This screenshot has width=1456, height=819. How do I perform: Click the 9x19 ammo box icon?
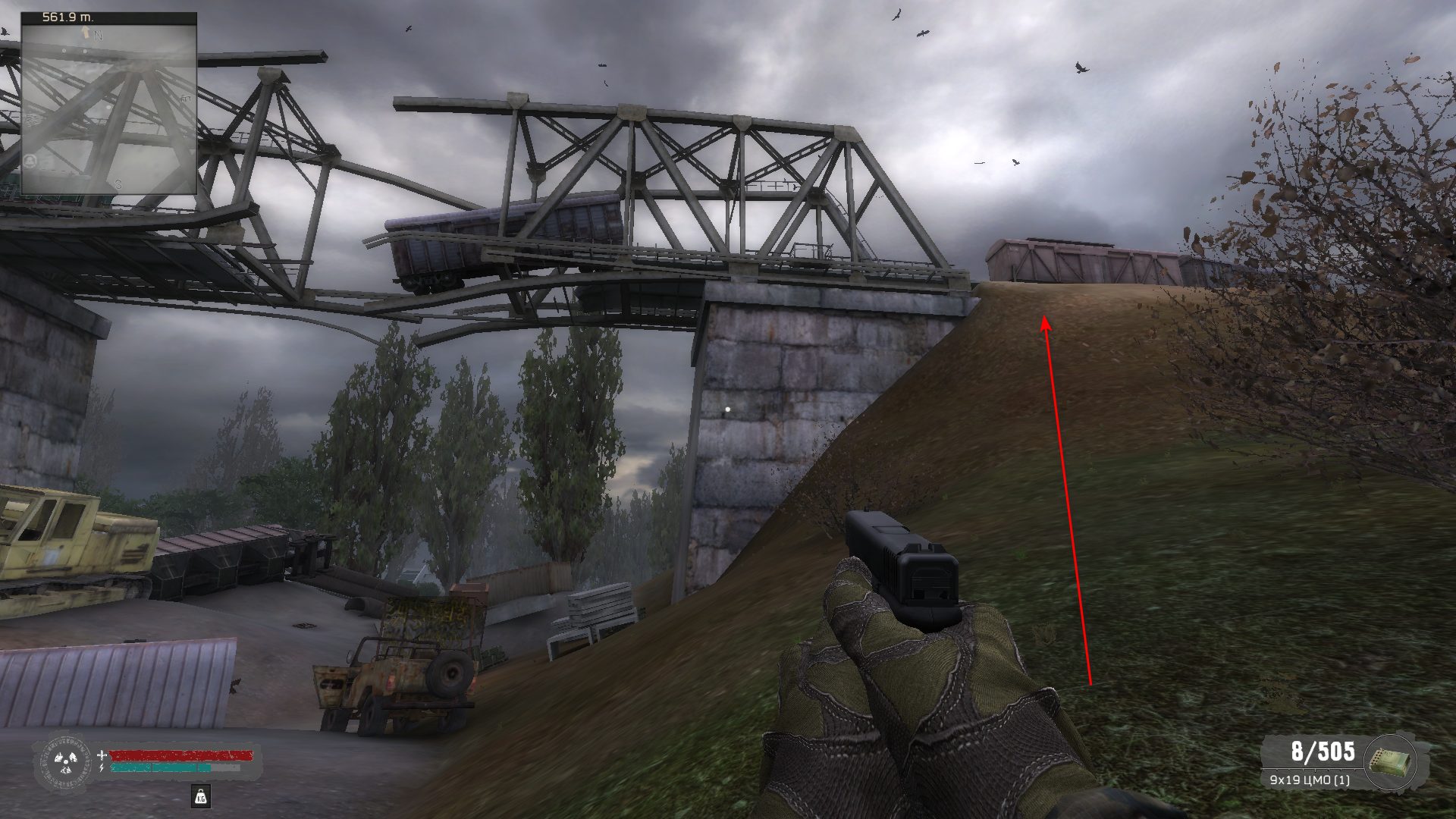[1391, 762]
